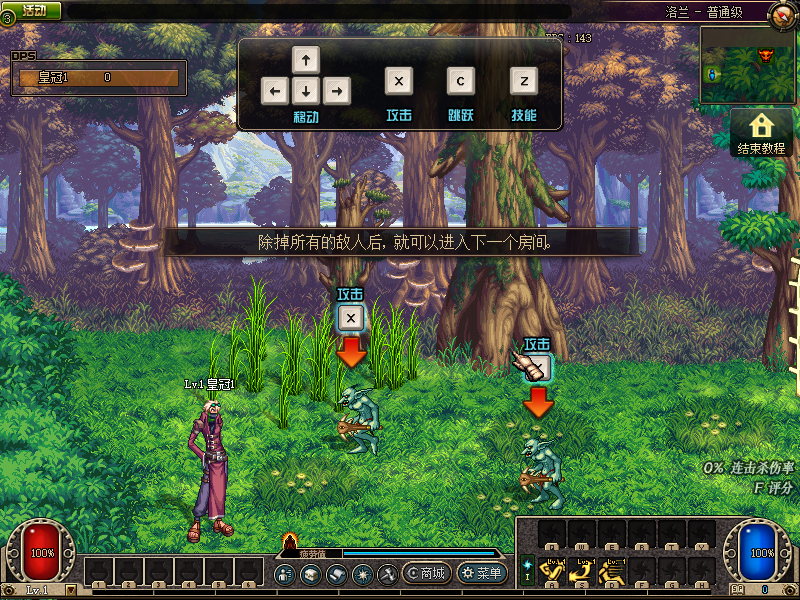
Task: Open the 菜单 menu
Action: point(481,573)
